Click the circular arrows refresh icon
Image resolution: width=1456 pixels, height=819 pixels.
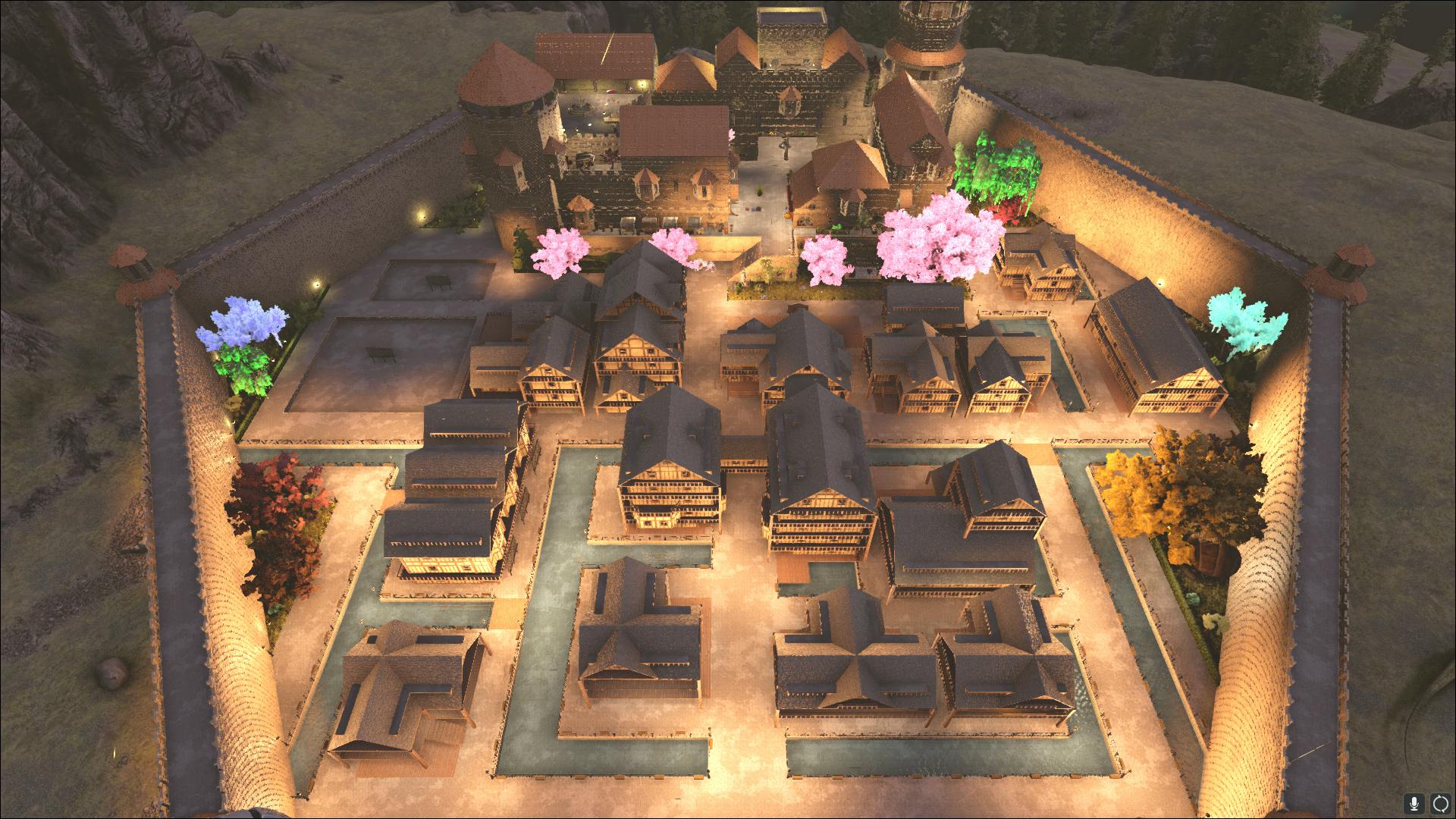click(x=1439, y=802)
